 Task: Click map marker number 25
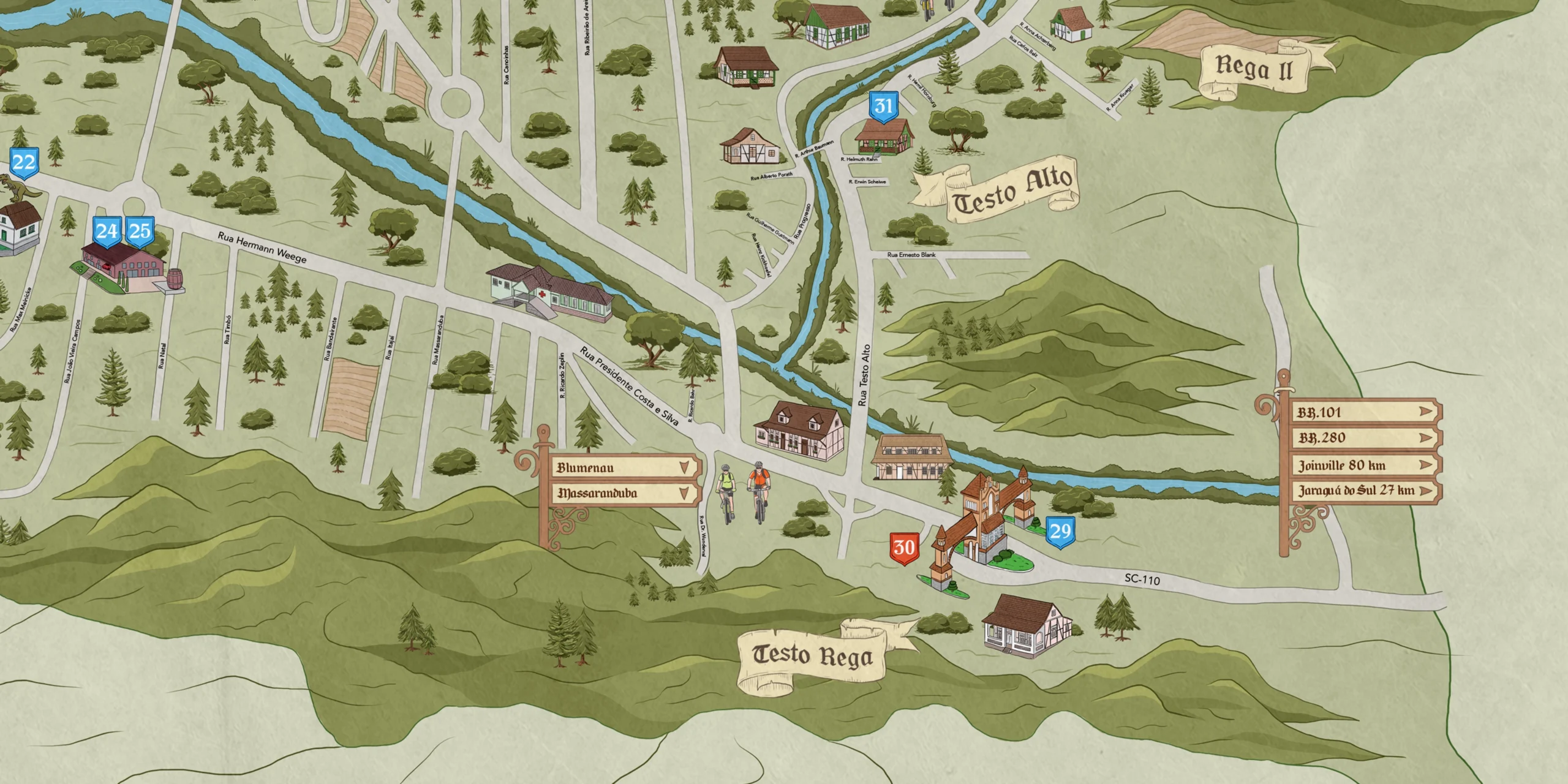click(x=140, y=231)
